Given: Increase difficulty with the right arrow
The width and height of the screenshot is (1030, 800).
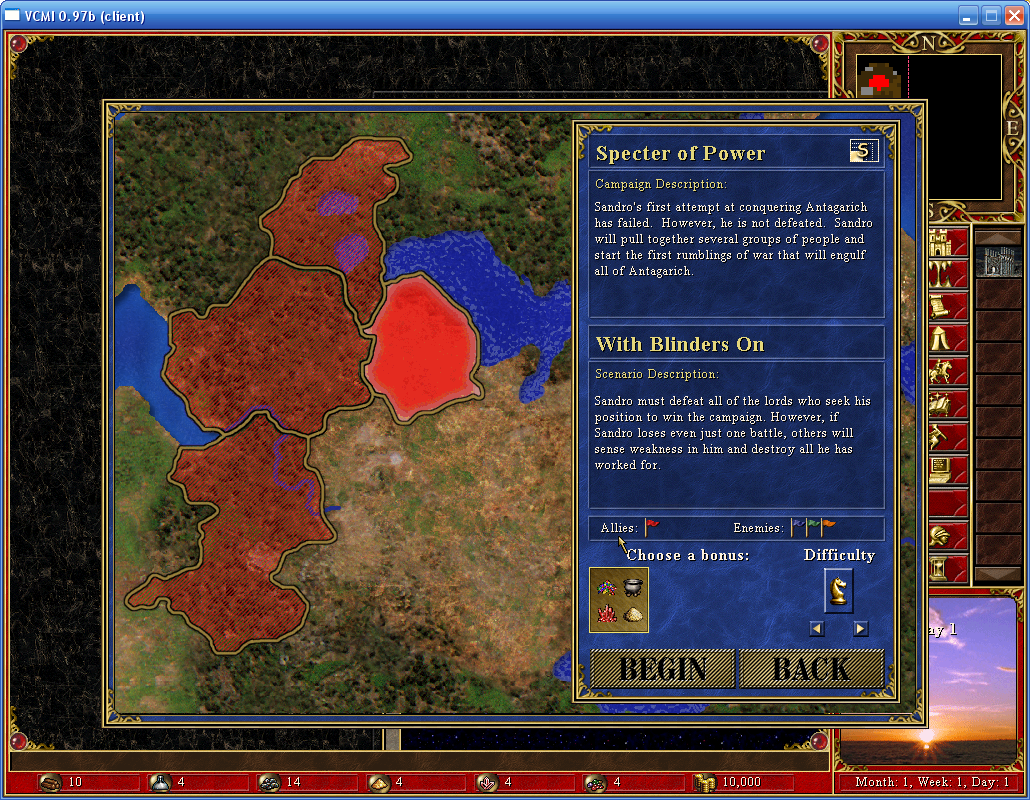Looking at the screenshot, I should tap(861, 629).
